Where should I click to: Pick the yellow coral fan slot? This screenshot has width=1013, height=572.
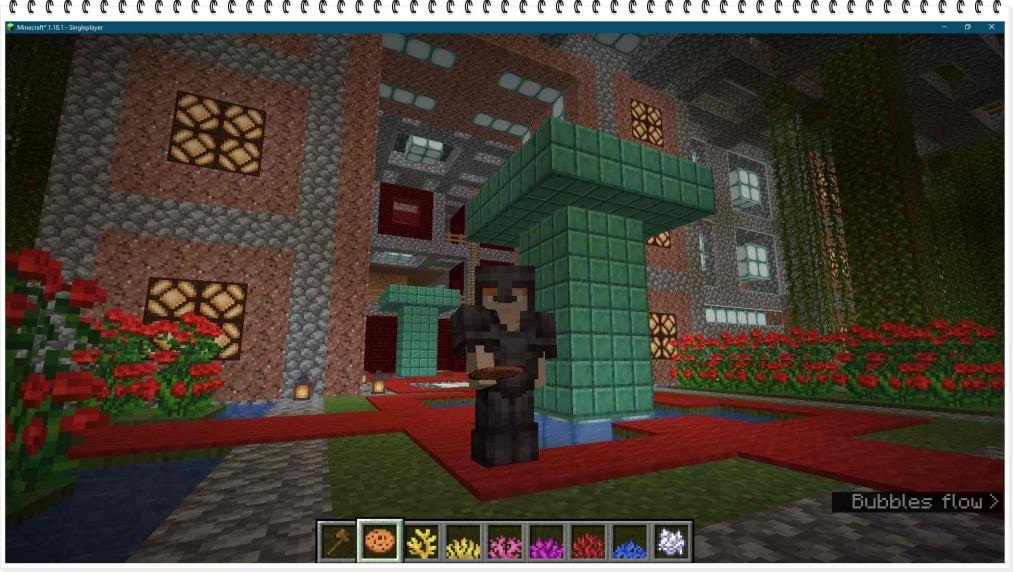[464, 541]
